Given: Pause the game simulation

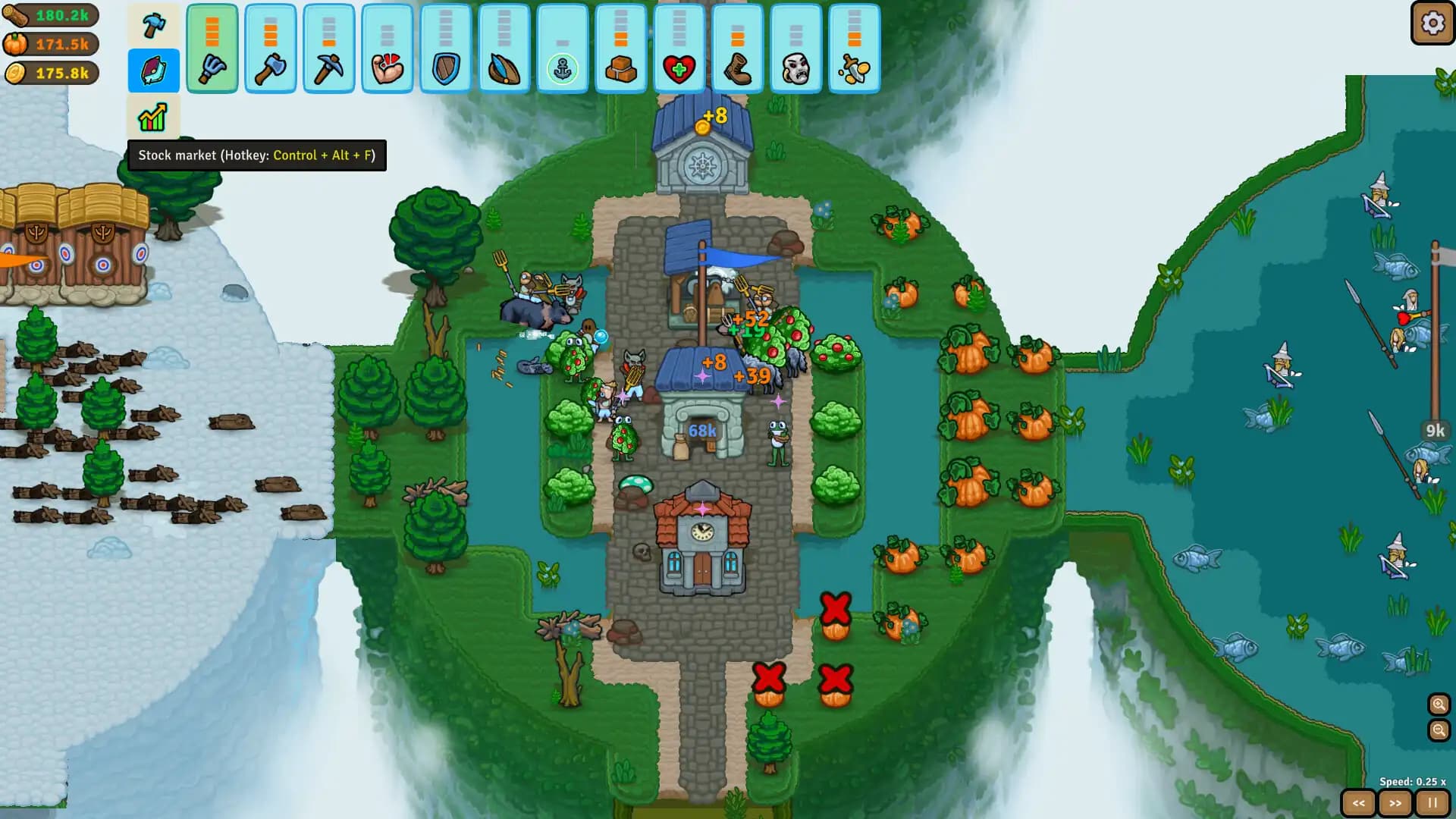Looking at the screenshot, I should (x=1432, y=802).
